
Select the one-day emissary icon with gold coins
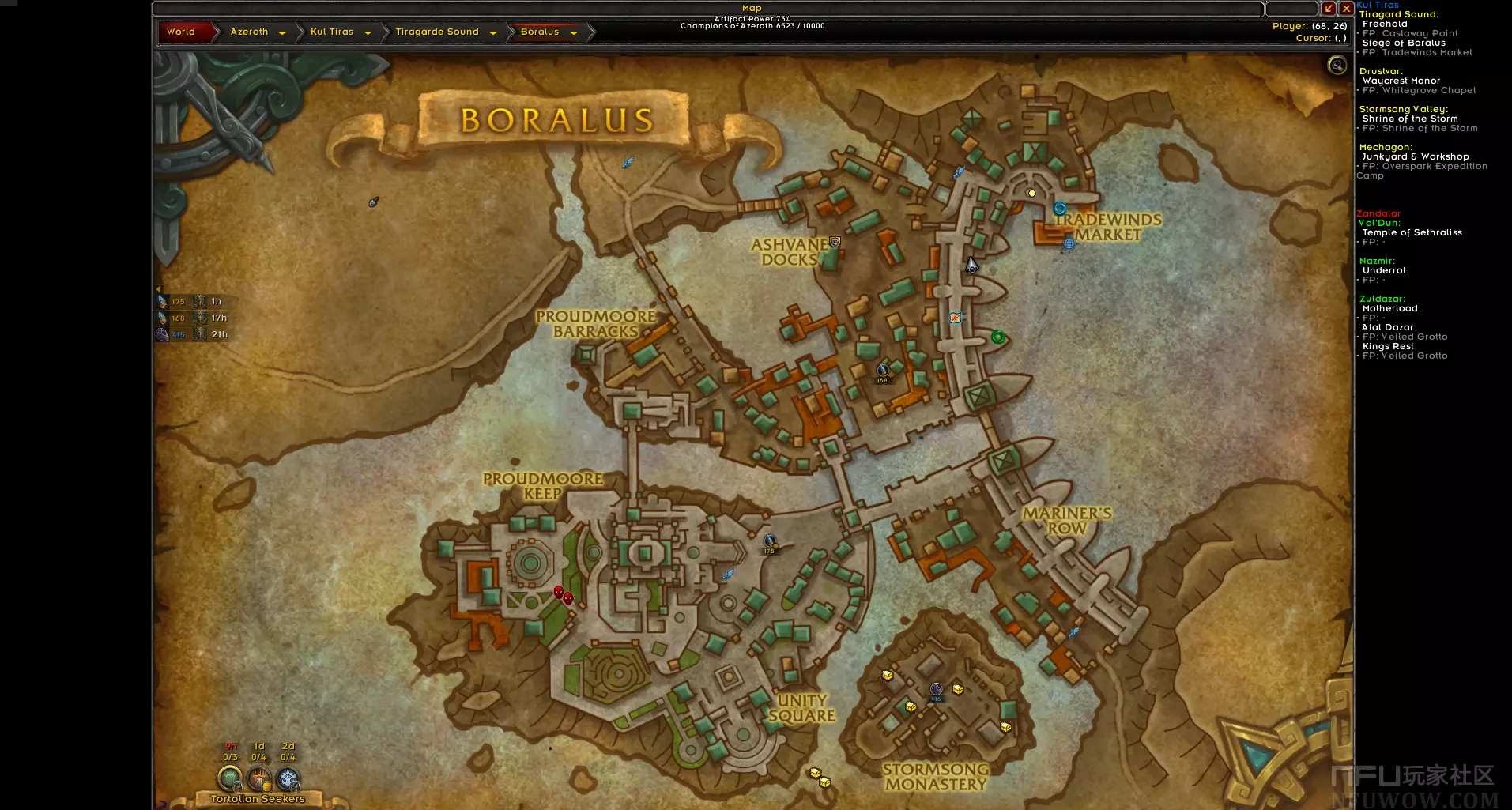coord(258,778)
